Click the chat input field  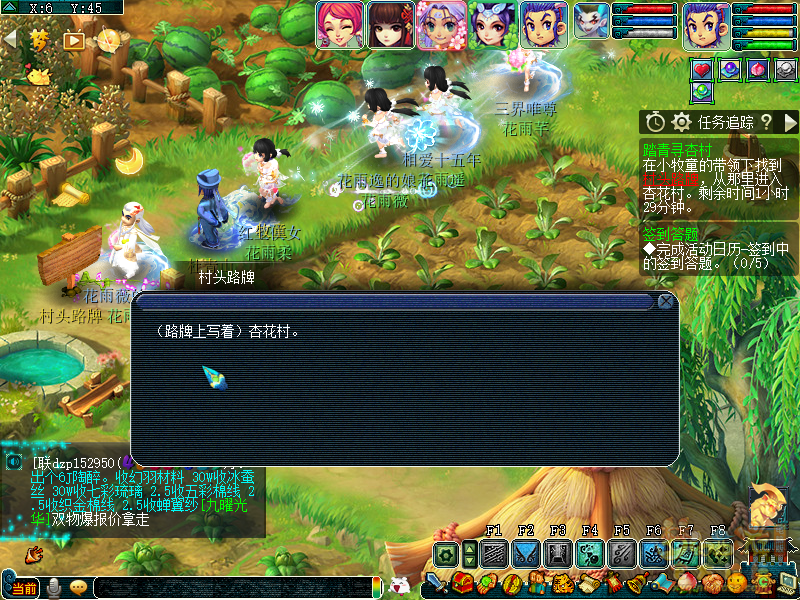coord(230,587)
